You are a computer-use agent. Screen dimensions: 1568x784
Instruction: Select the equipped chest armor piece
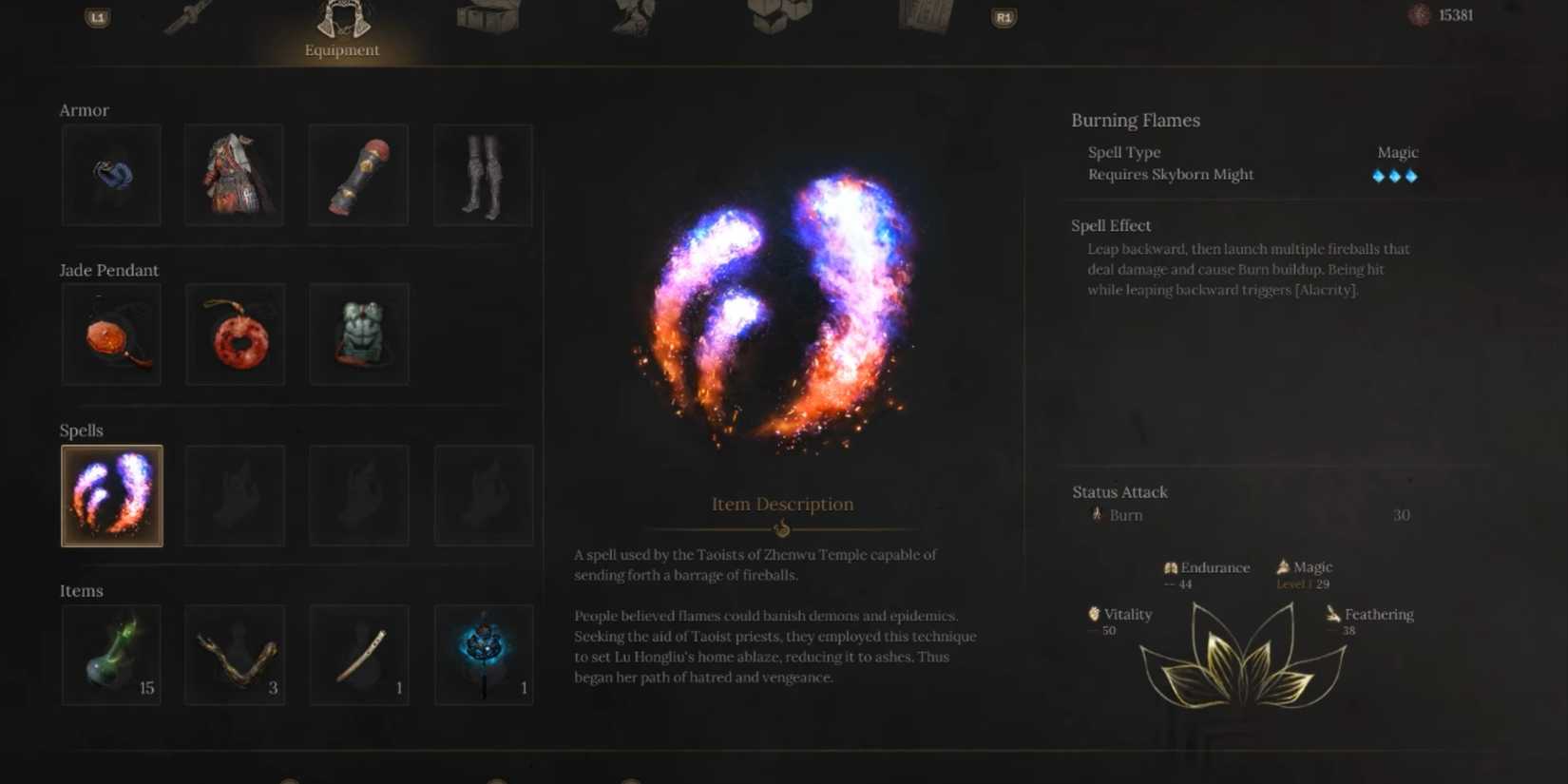pyautogui.click(x=234, y=175)
